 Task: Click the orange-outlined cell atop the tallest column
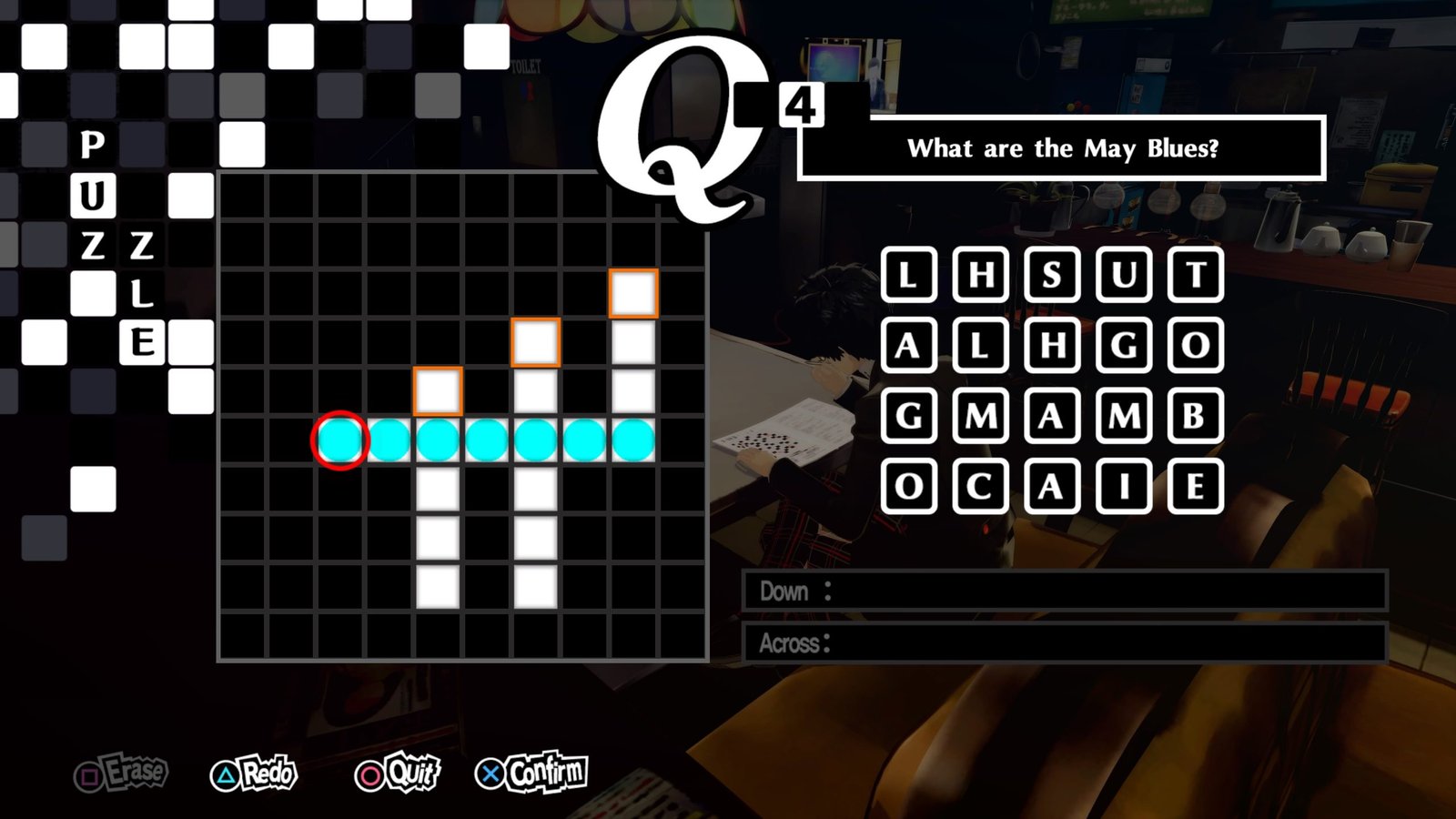coord(632,293)
